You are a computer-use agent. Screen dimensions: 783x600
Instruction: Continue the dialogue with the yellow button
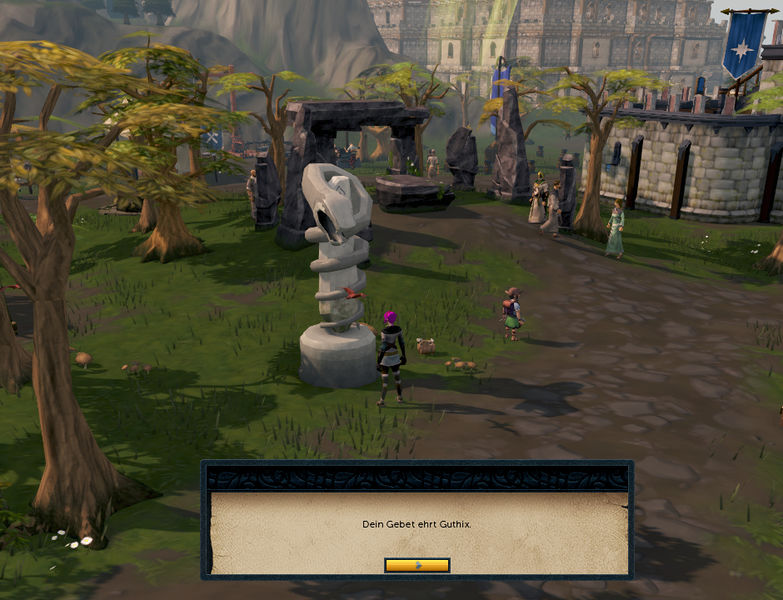[x=417, y=565]
